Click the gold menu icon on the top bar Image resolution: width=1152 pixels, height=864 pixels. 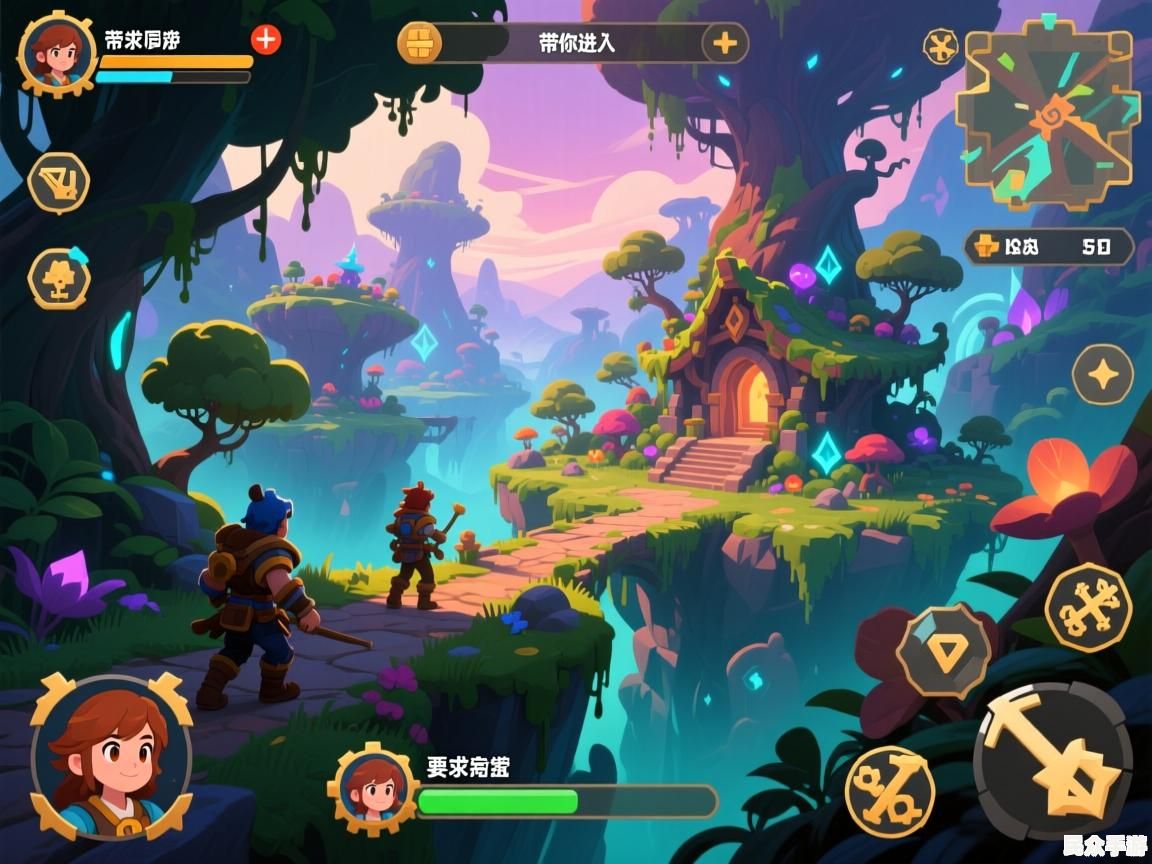pyautogui.click(x=419, y=43)
